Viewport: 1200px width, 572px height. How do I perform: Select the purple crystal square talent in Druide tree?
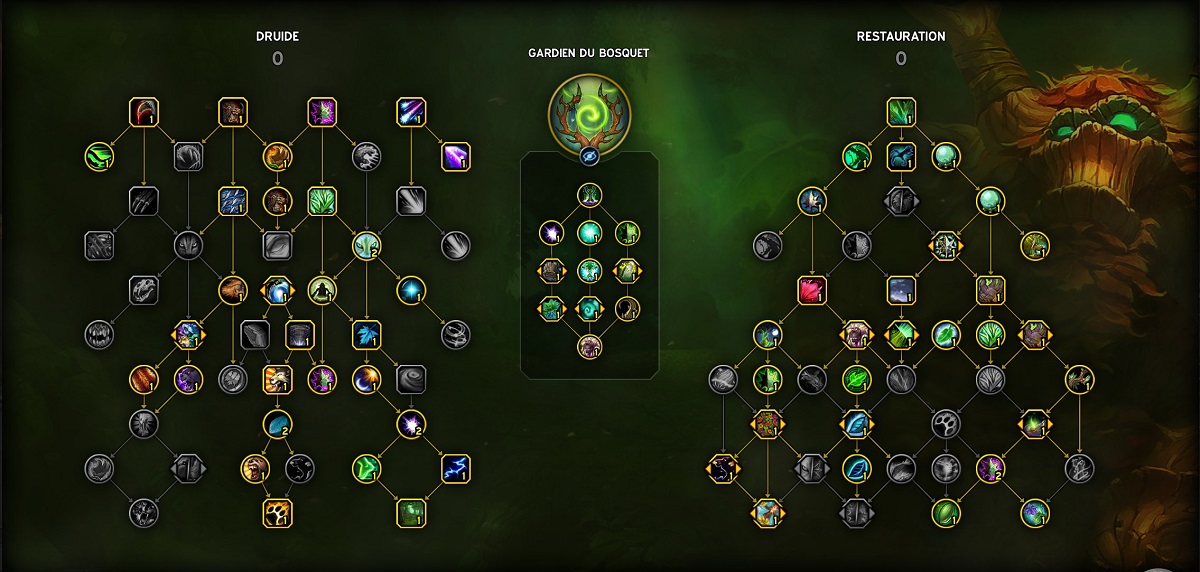(x=455, y=156)
